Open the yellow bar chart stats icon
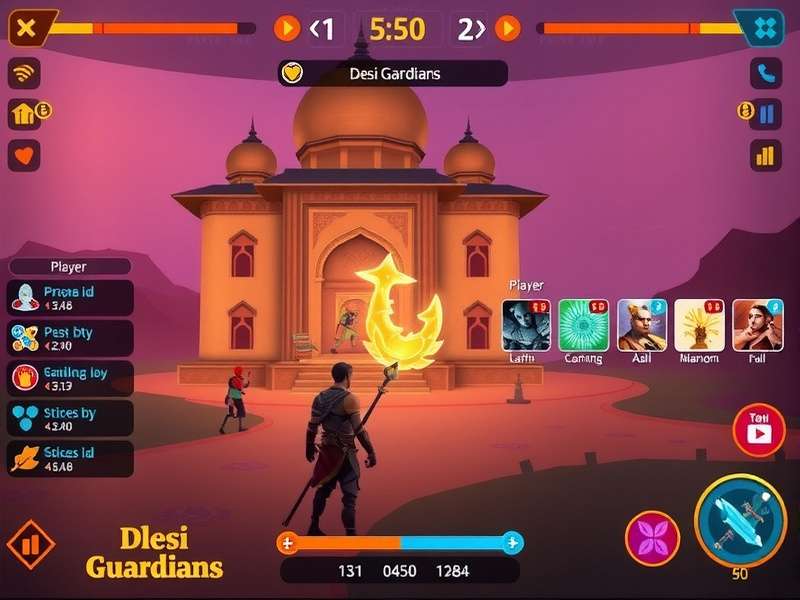The image size is (800, 600). [x=765, y=155]
